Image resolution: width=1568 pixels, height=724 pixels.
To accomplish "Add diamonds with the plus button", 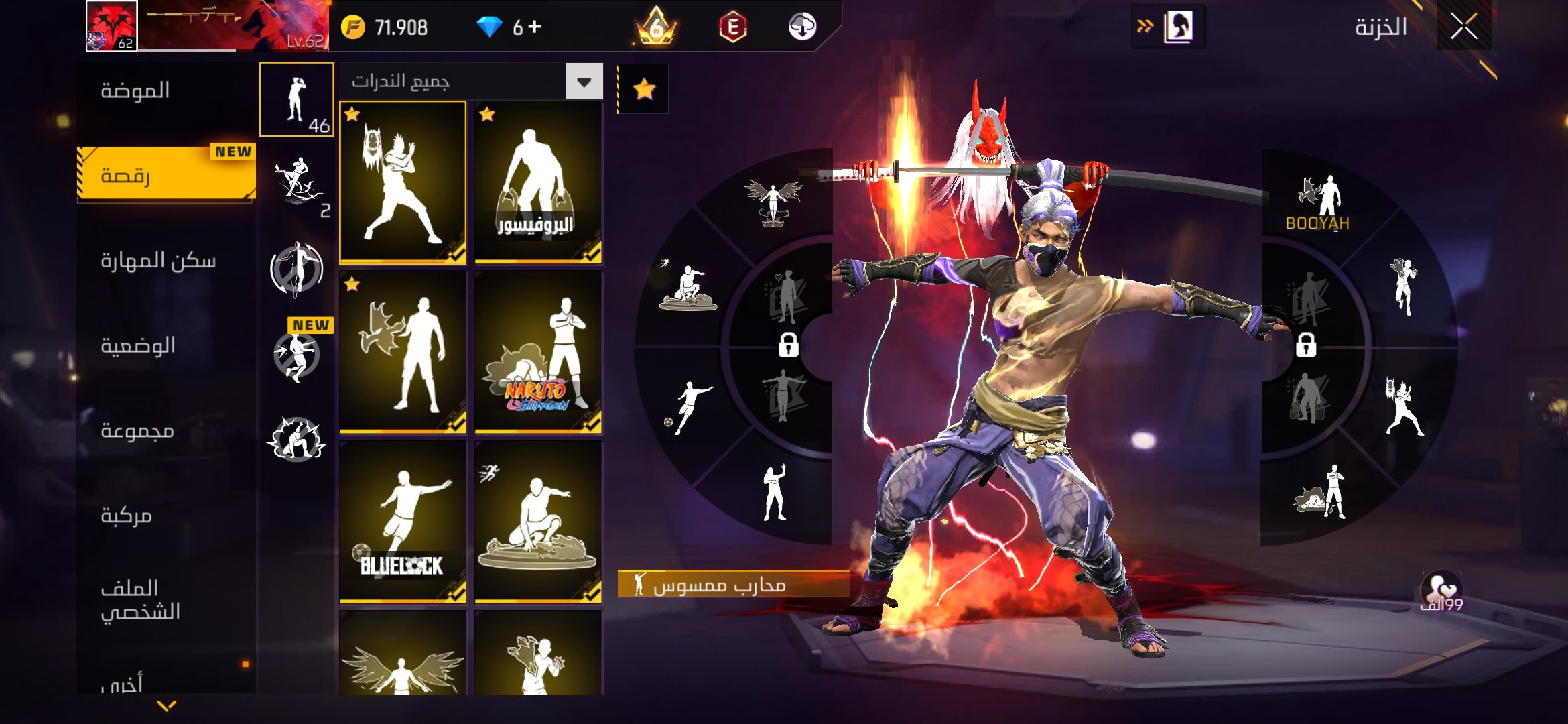I will click(534, 27).
